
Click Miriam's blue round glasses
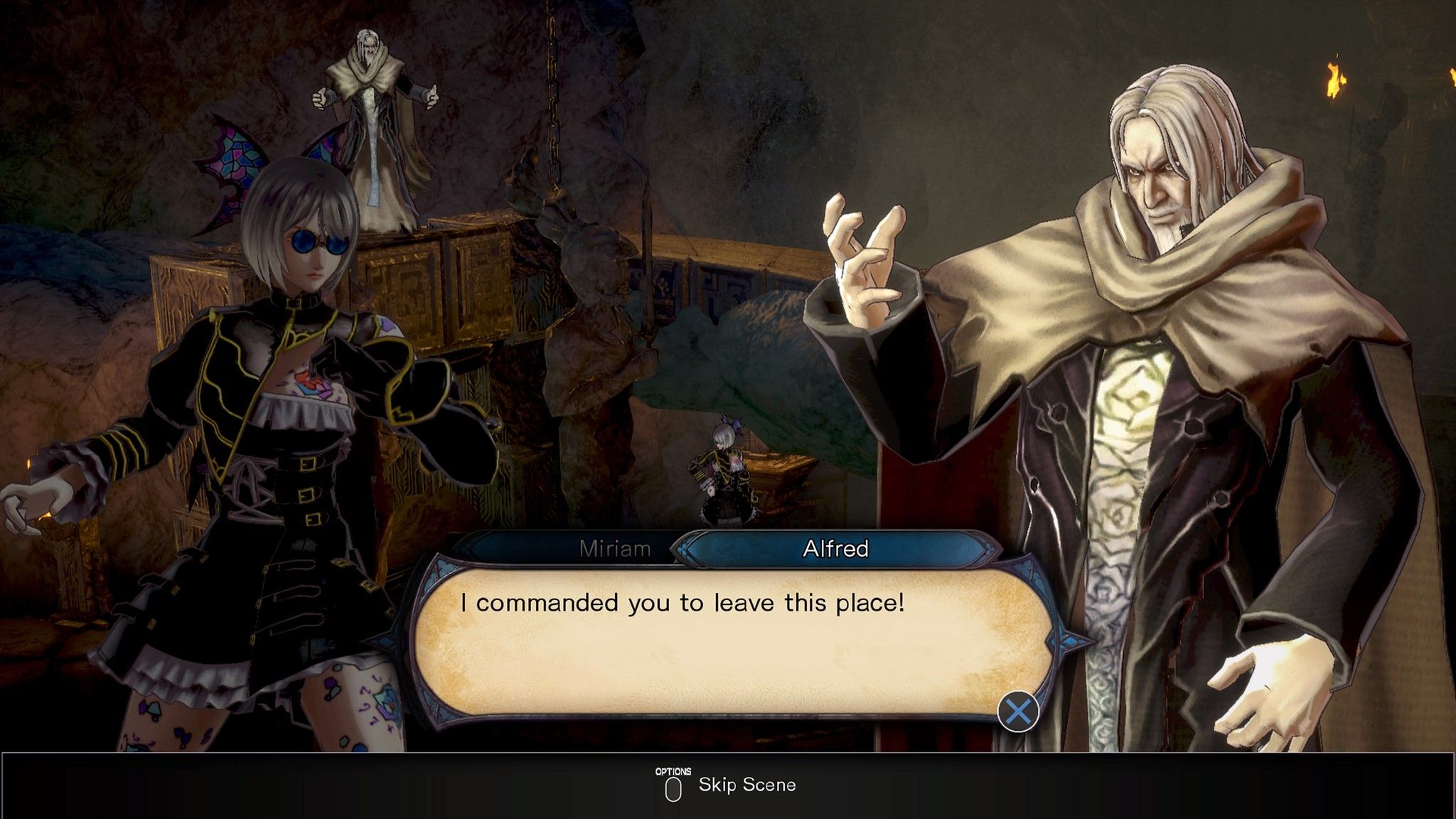click(x=307, y=242)
